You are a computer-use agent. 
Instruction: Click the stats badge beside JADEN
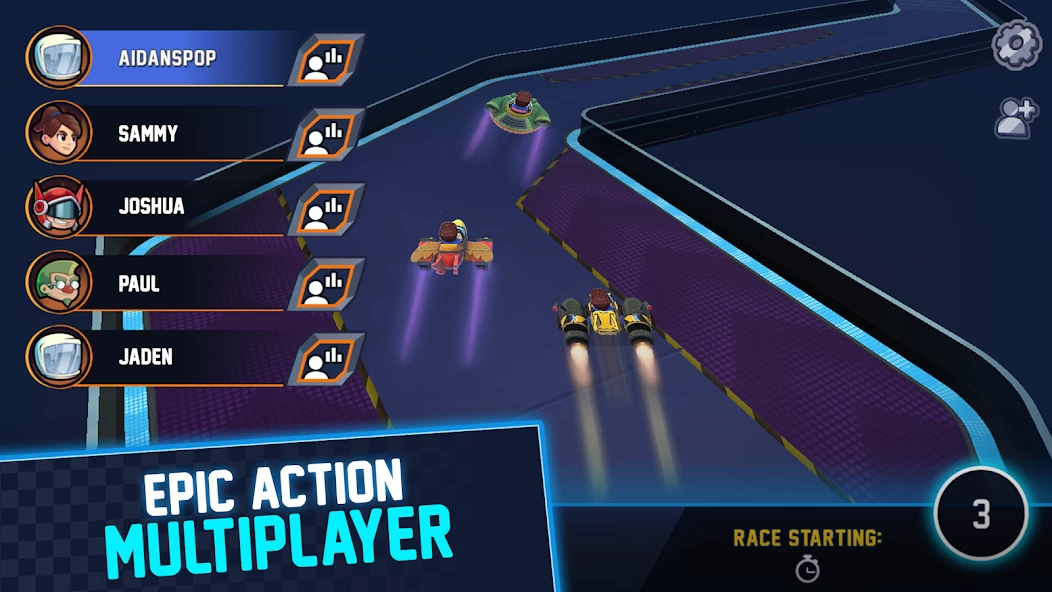326,360
